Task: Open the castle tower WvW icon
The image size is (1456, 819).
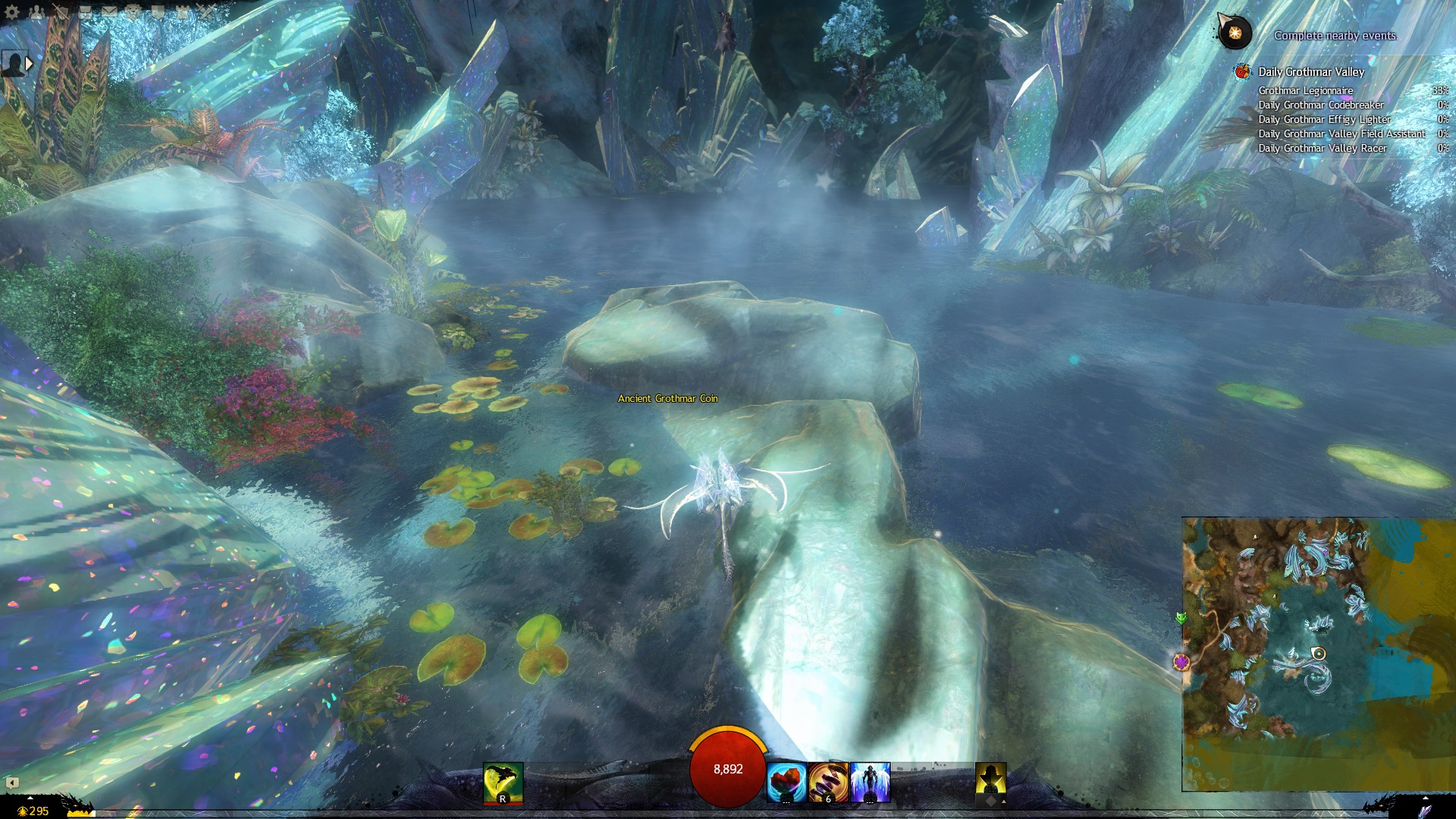Action: click(183, 12)
